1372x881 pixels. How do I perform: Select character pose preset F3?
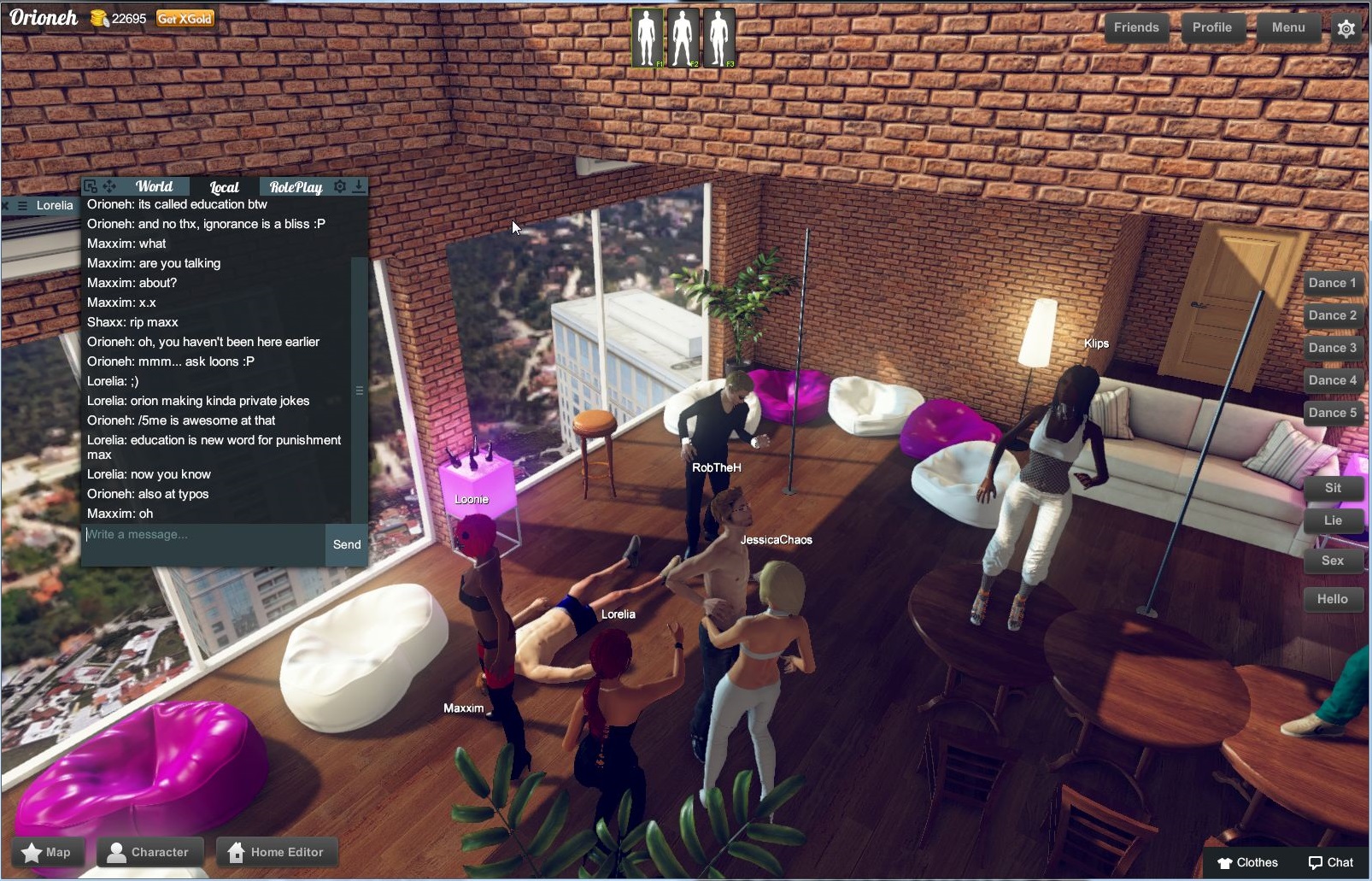click(x=718, y=36)
